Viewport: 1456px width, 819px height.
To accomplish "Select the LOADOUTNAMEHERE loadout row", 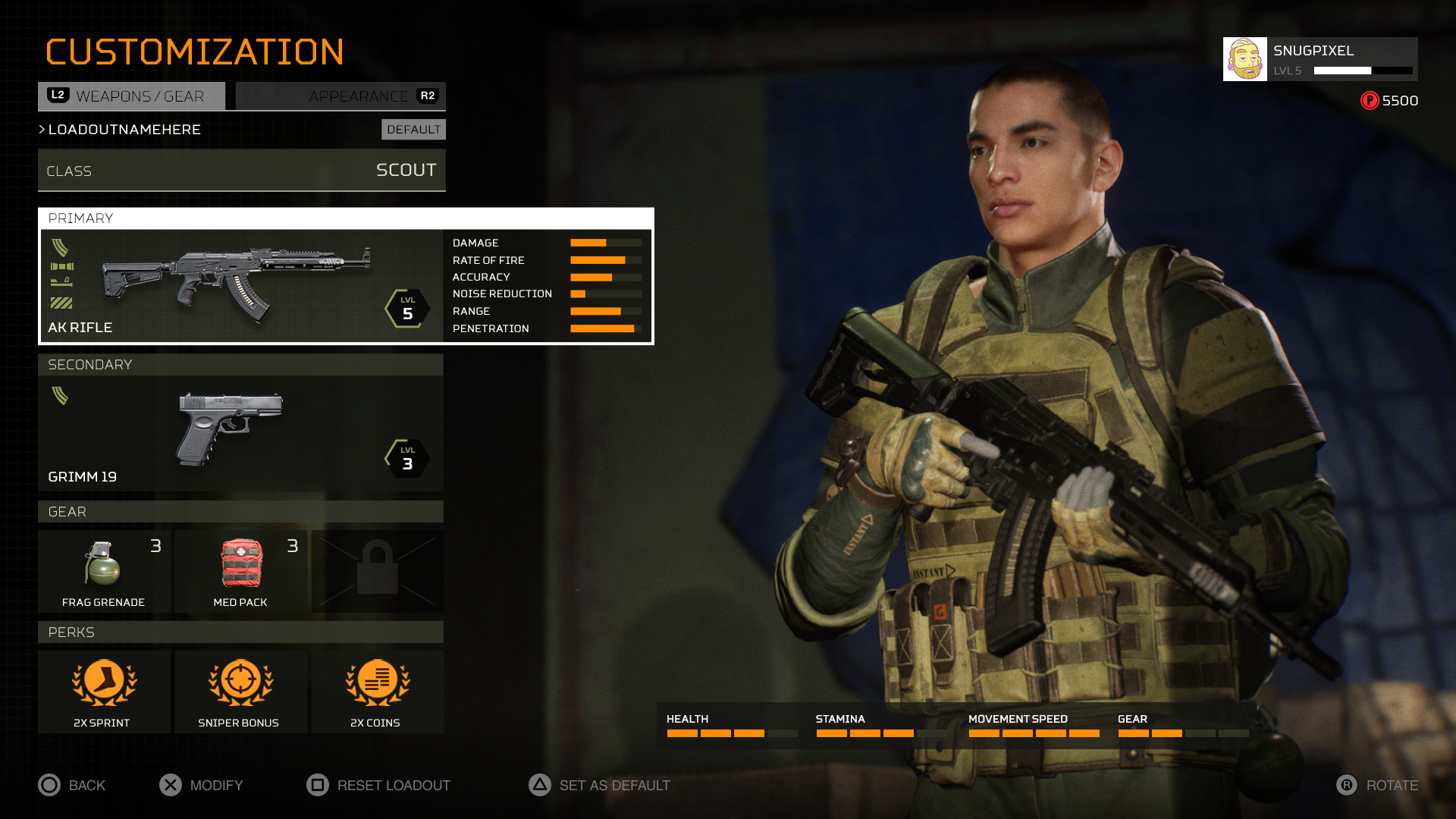I will (x=124, y=130).
